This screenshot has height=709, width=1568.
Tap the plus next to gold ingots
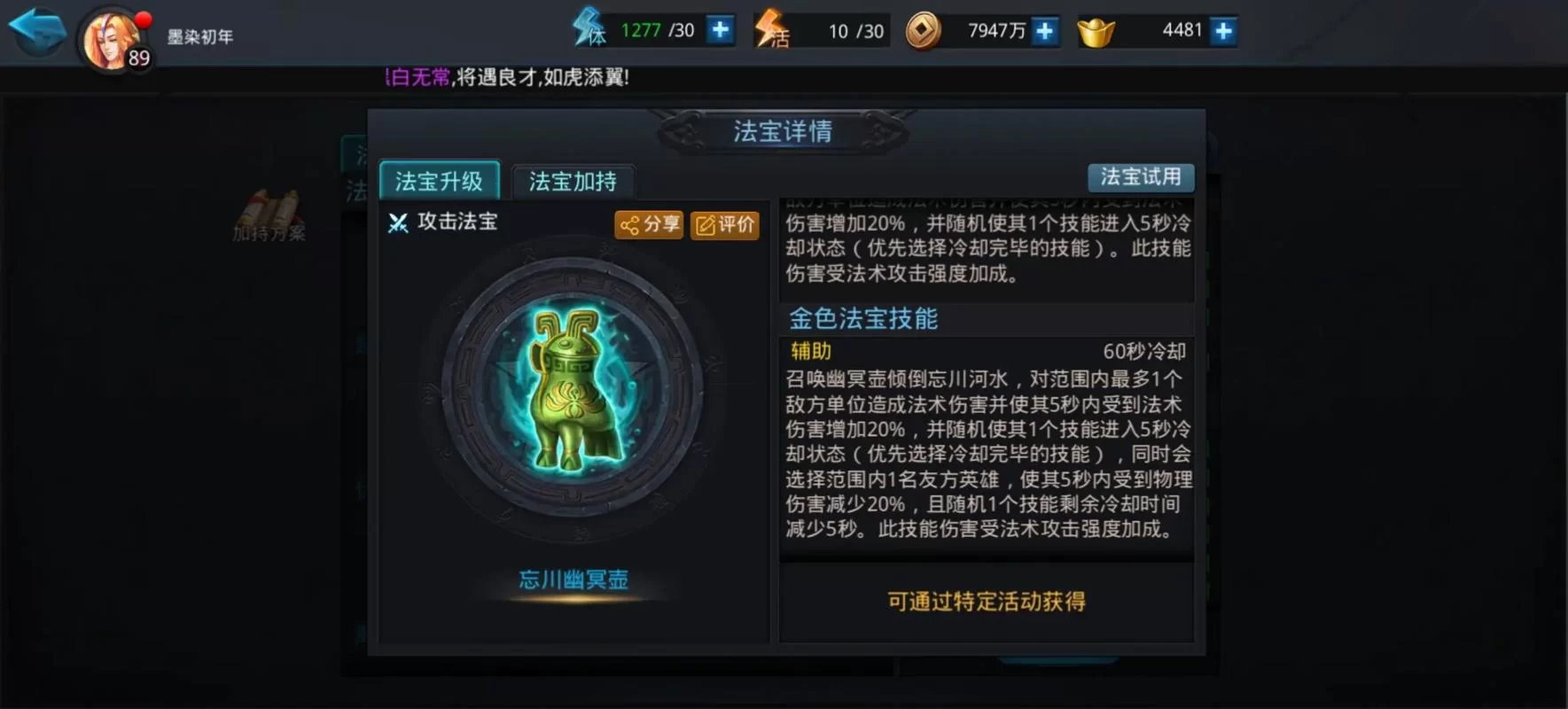point(1222,29)
